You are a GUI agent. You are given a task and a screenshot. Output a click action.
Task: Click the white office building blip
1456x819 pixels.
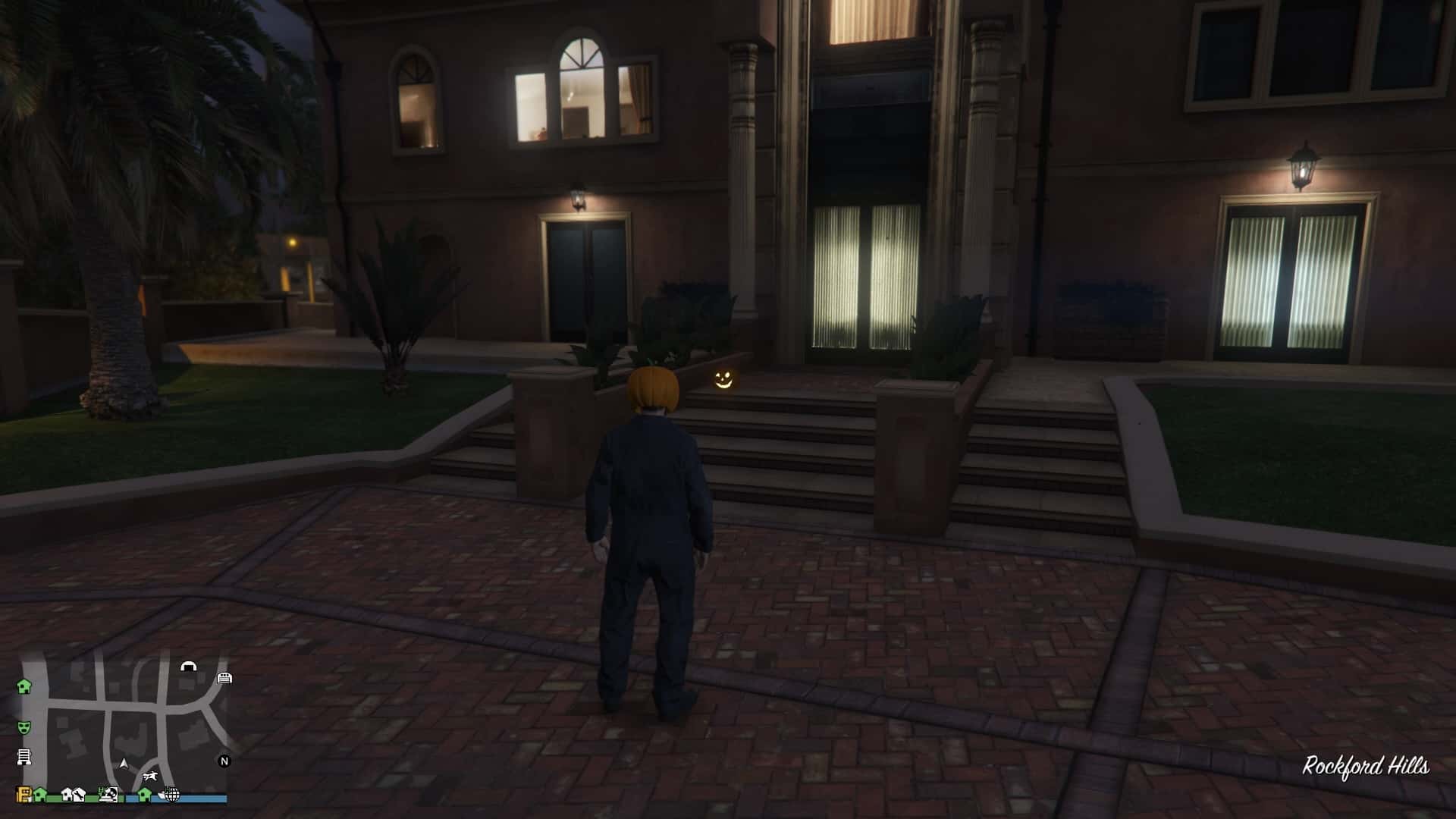[x=24, y=756]
